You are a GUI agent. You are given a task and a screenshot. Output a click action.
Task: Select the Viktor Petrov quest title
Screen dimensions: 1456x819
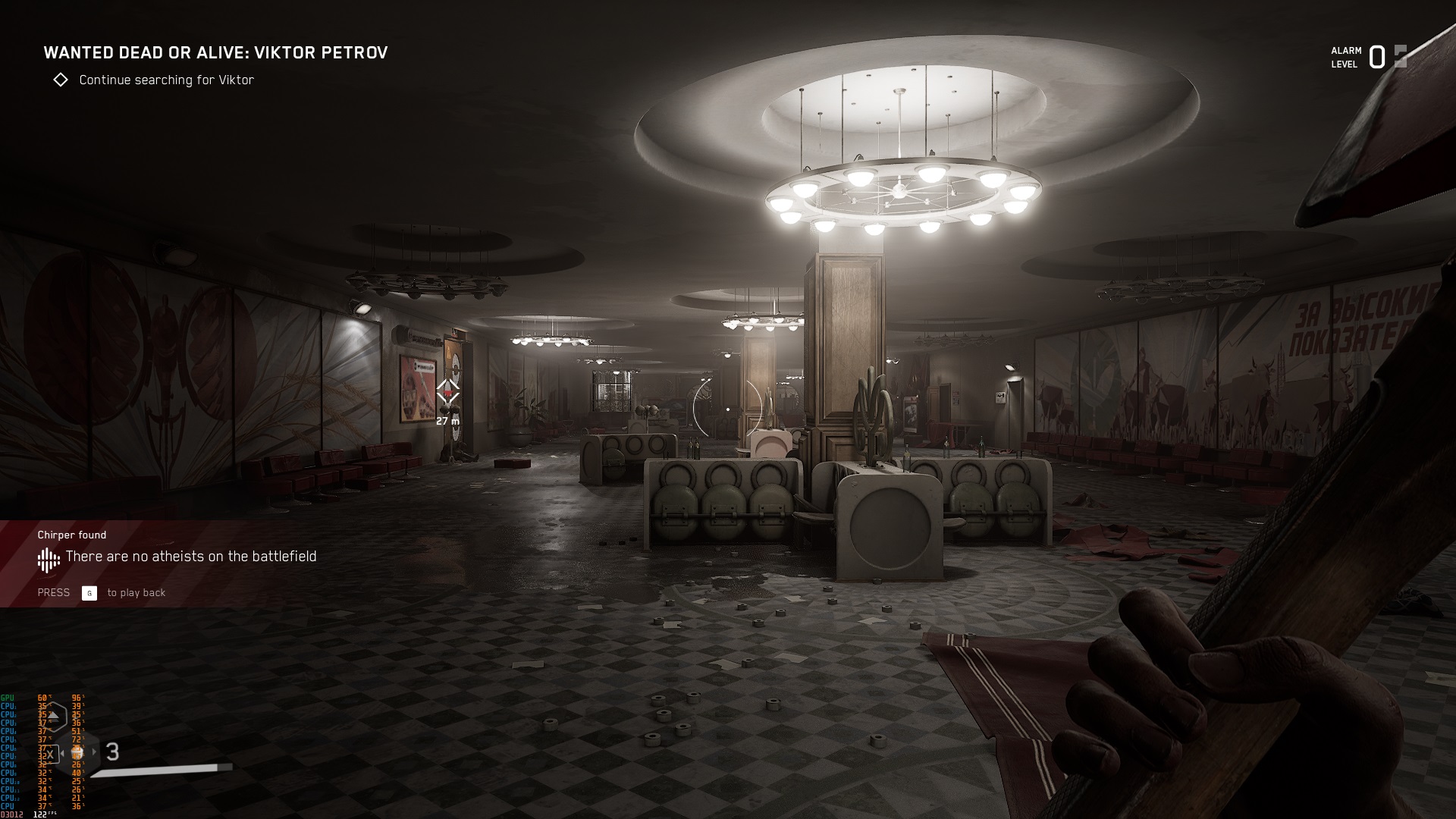tap(215, 52)
